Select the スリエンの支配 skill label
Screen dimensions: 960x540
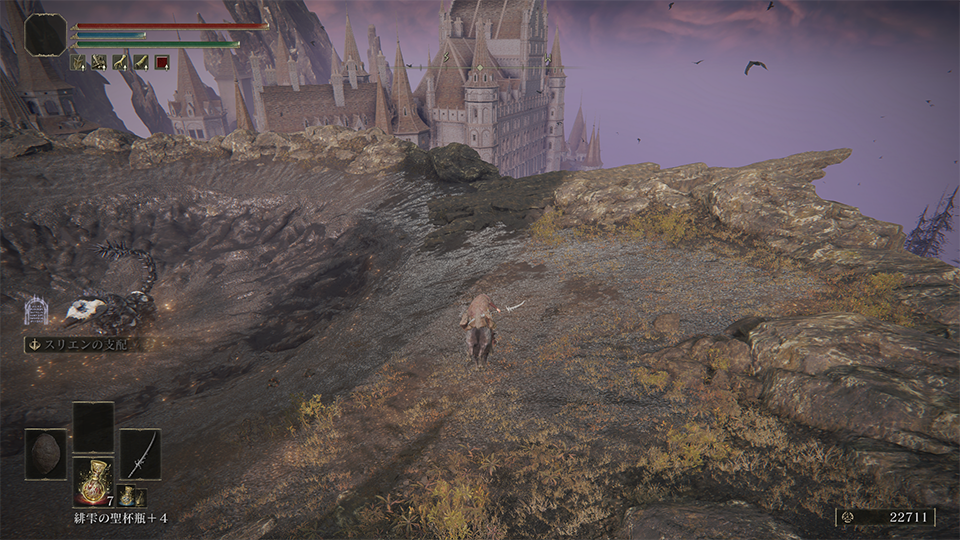coord(82,344)
